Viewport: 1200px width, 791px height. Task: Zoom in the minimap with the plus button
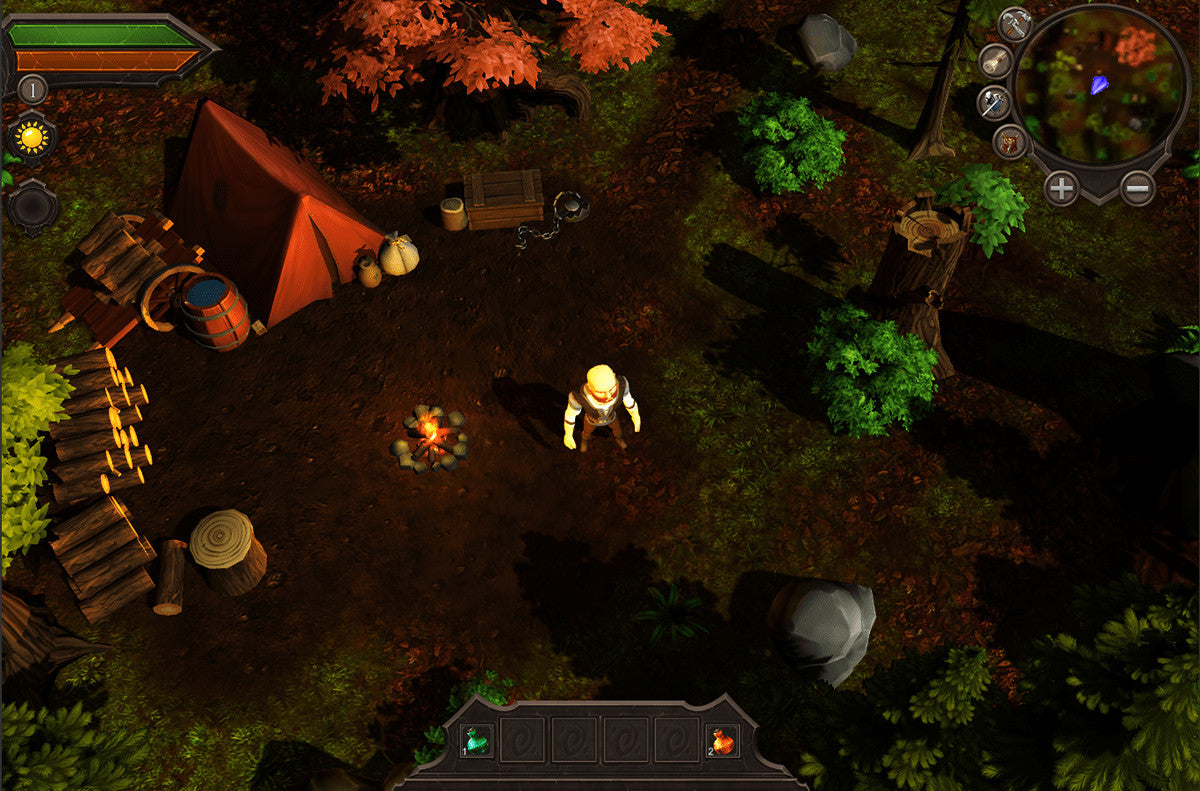(1061, 187)
